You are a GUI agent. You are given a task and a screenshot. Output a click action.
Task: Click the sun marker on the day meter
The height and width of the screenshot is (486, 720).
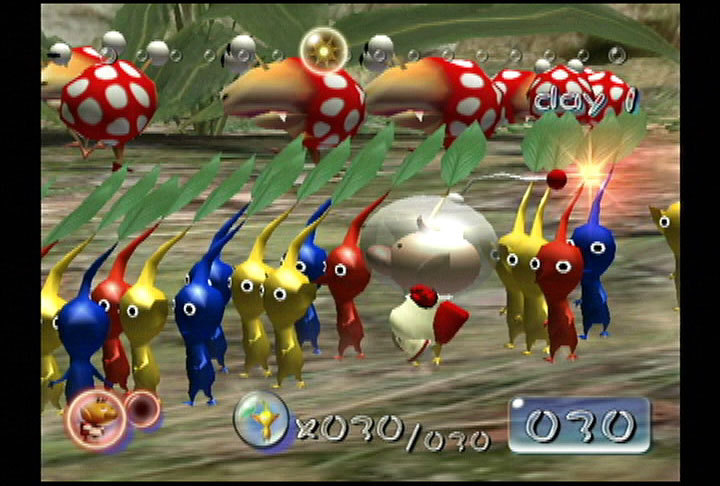coord(322,47)
